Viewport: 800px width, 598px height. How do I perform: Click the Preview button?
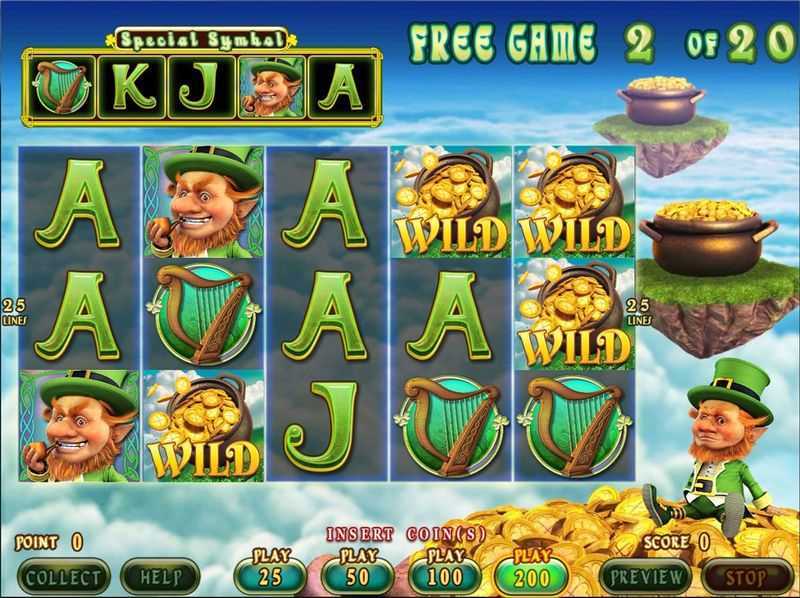coord(645,577)
